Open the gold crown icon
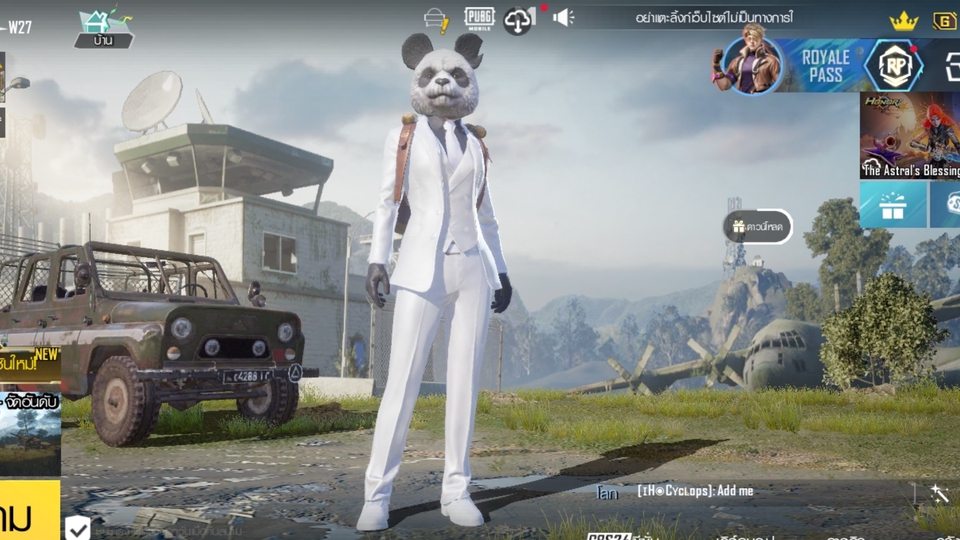960x540 pixels. [904, 20]
